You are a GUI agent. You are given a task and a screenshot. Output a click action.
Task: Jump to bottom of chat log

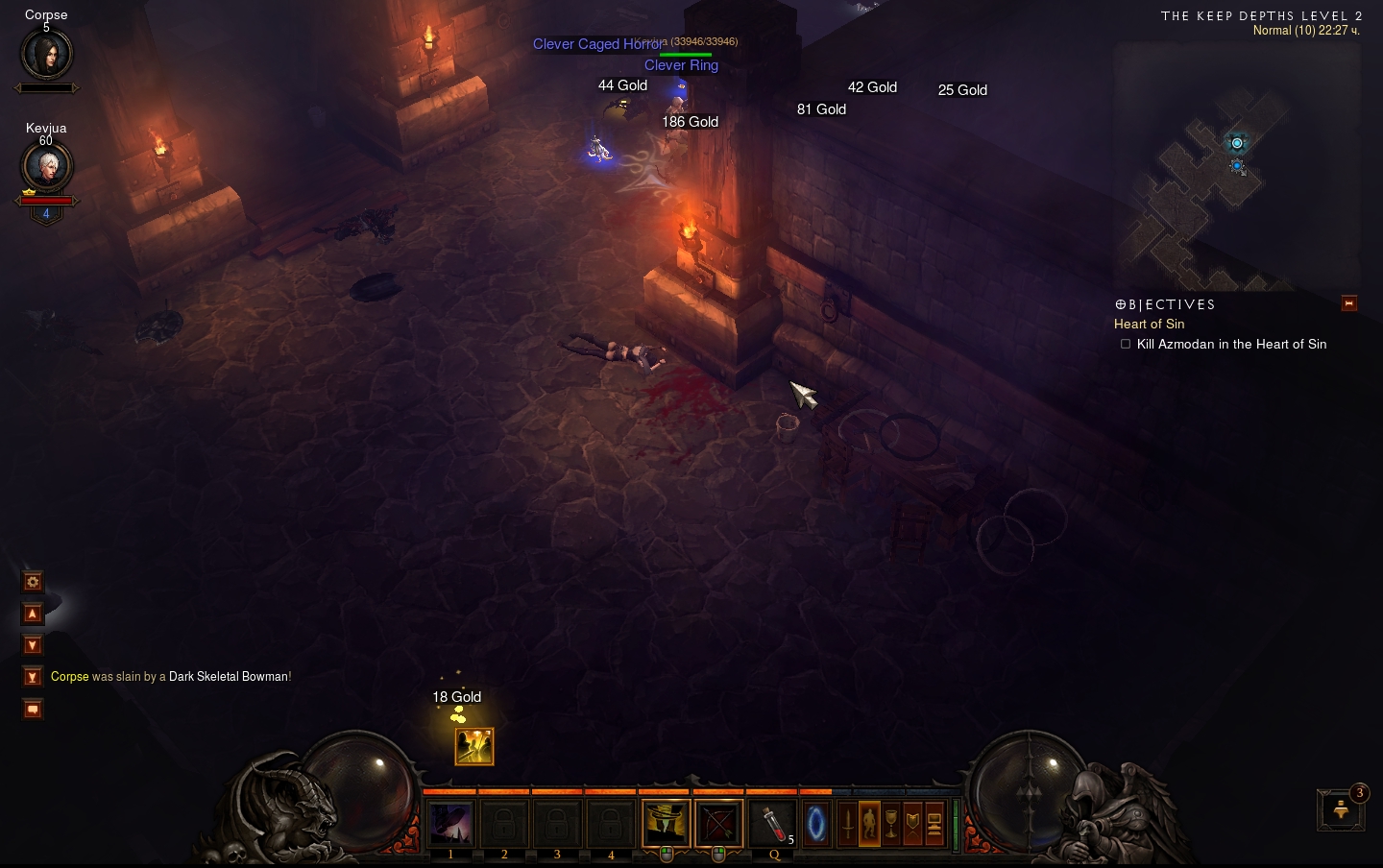coord(33,677)
